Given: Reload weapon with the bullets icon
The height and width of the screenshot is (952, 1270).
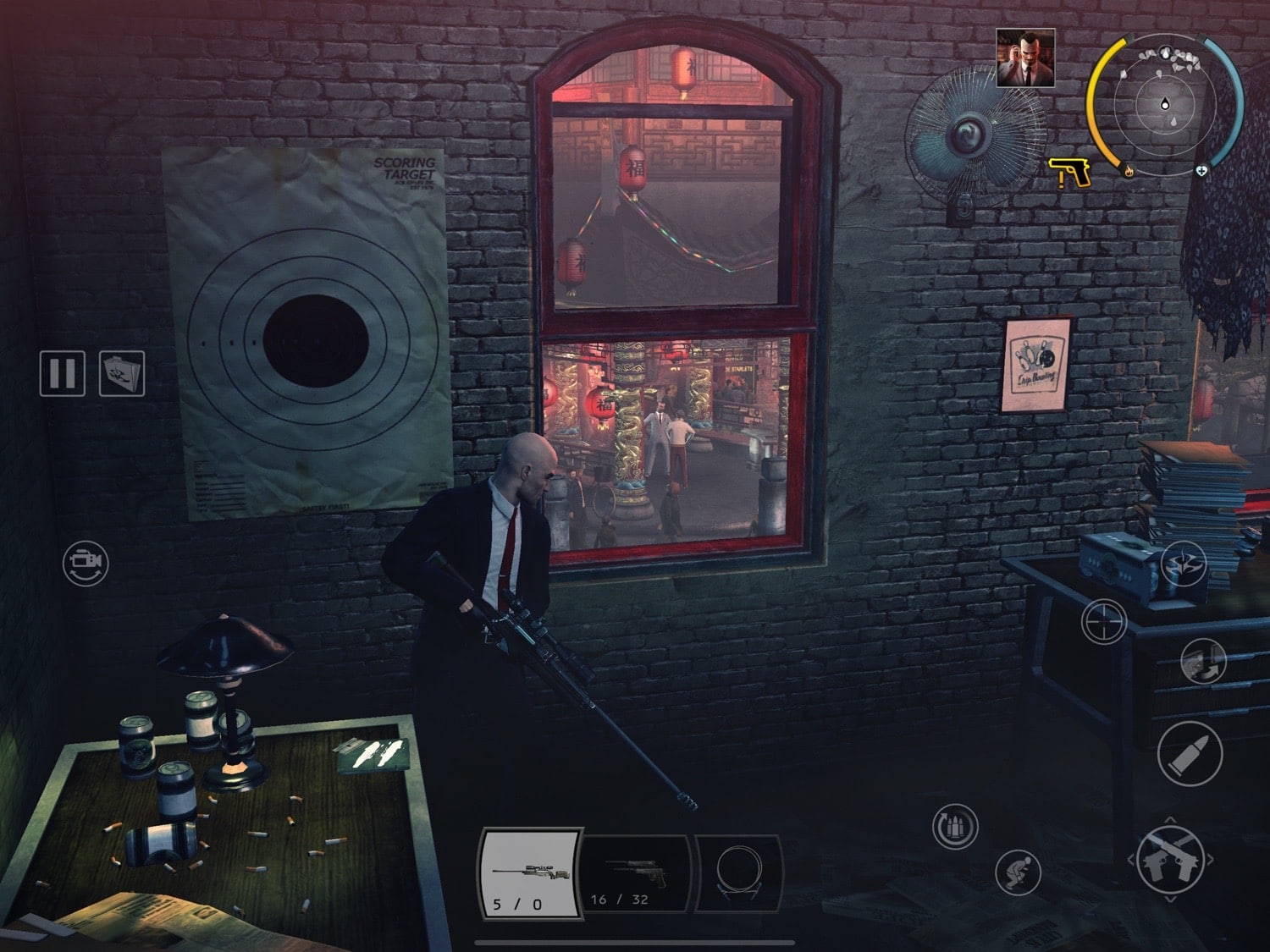Looking at the screenshot, I should [x=955, y=827].
